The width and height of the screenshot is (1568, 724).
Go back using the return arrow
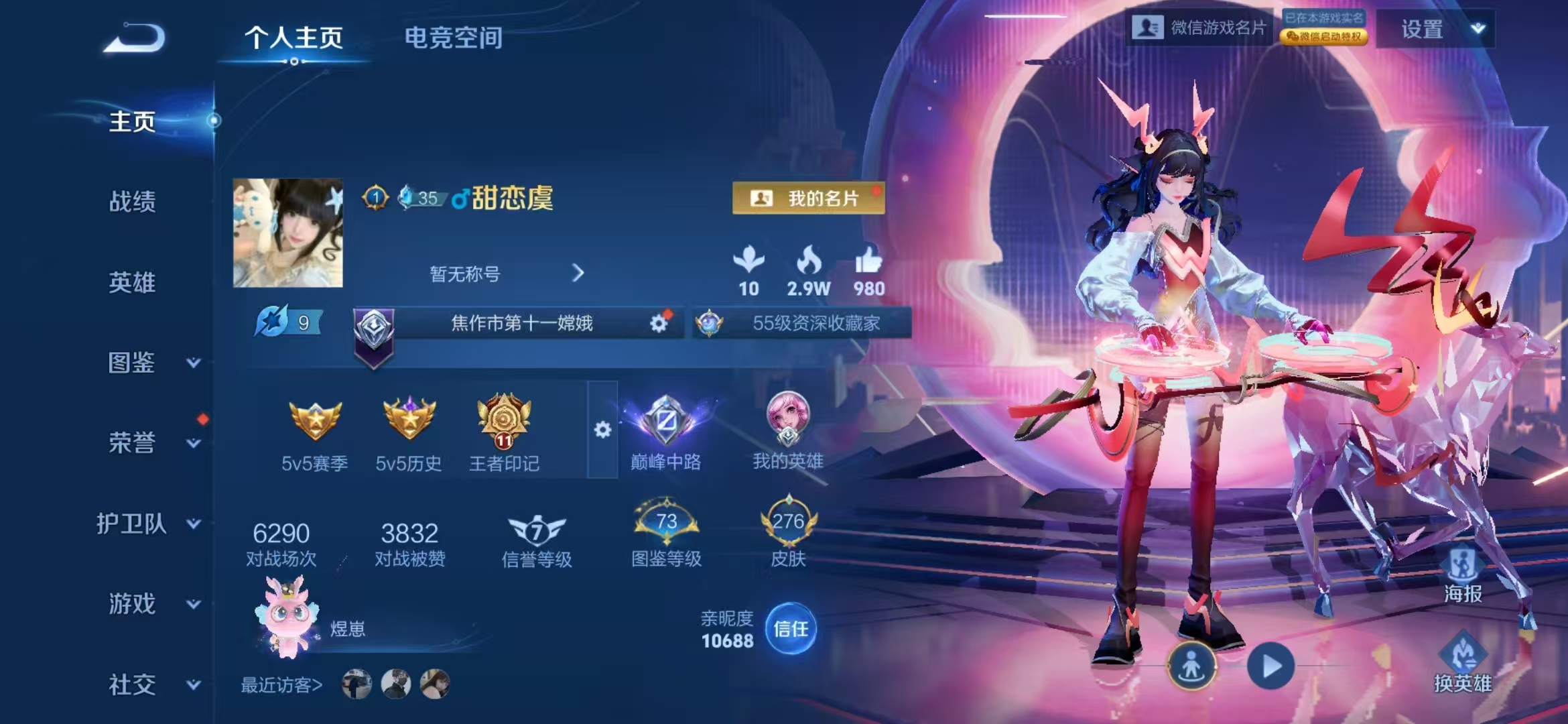(x=135, y=38)
